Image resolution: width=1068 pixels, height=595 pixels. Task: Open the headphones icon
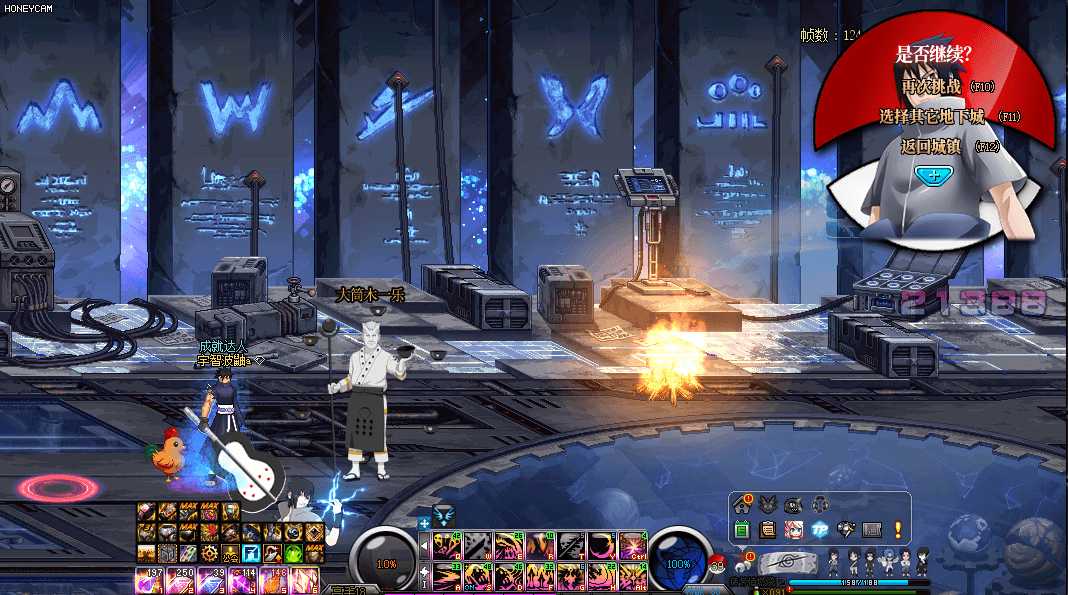pos(820,503)
